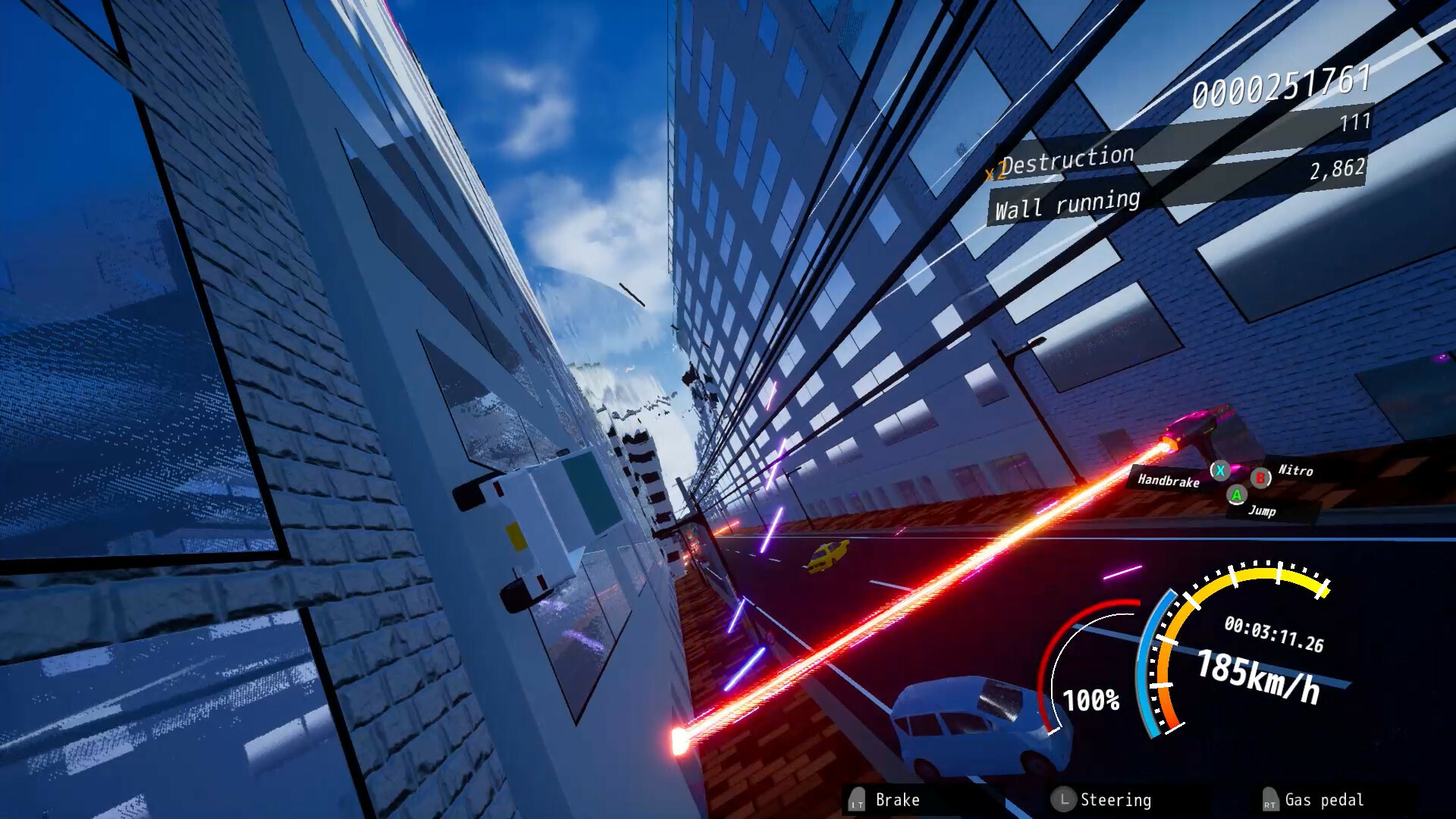This screenshot has width=1456, height=819.
Task: Select the Brake label in bottom bar
Action: point(896,800)
